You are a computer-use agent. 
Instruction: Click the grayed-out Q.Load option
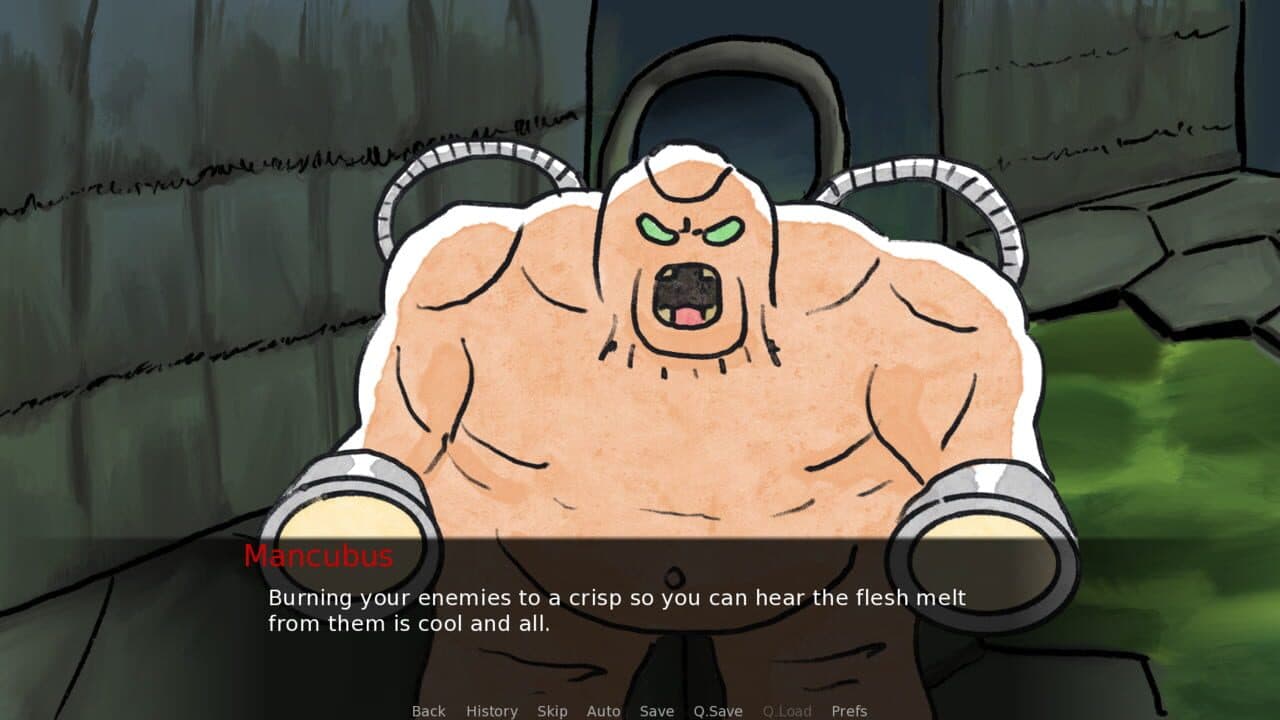pyautogui.click(x=787, y=711)
